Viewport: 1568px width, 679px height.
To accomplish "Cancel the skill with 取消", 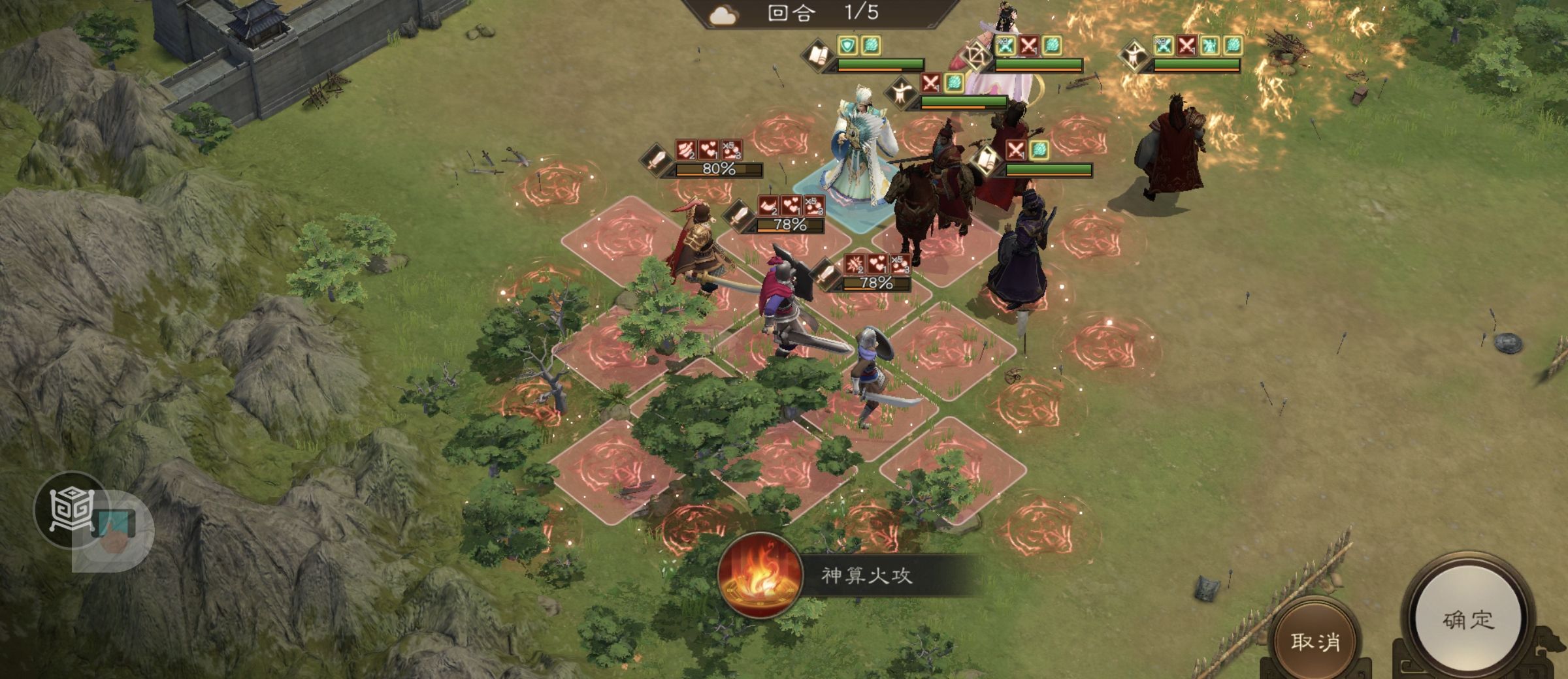I will 1315,641.
